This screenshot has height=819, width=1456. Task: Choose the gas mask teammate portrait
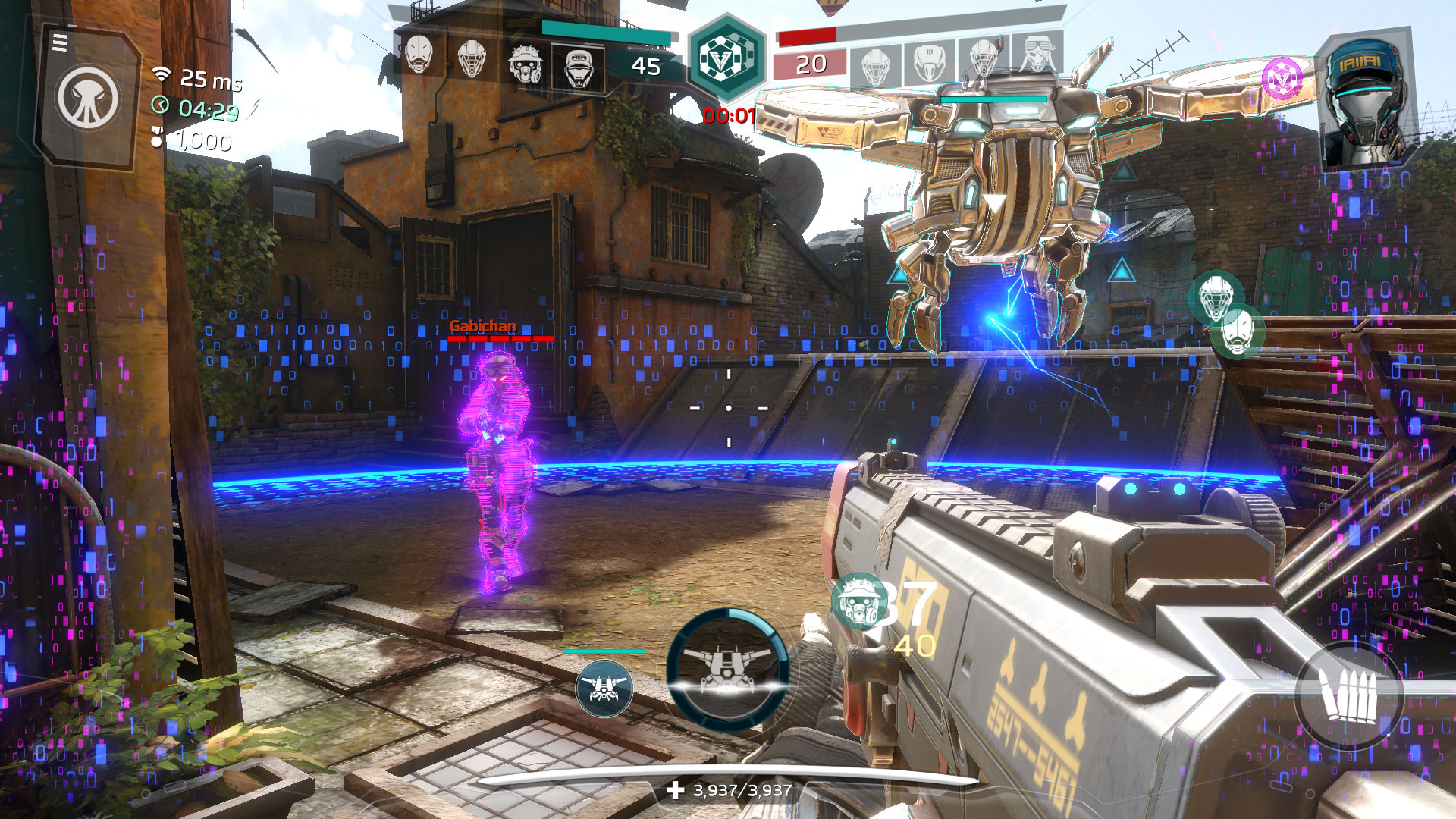[x=525, y=62]
